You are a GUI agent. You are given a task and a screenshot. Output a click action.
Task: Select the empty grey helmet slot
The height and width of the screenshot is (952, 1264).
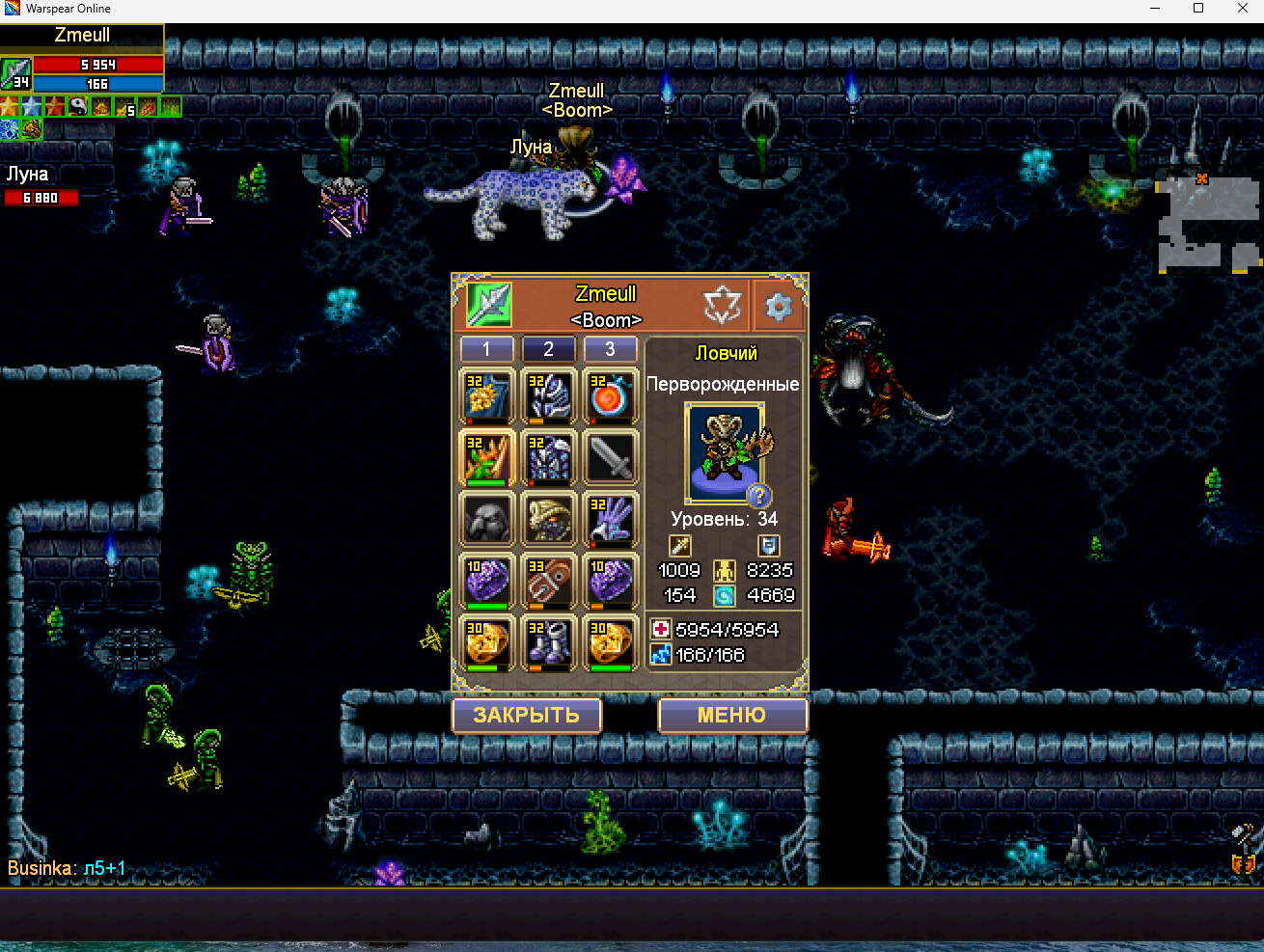(487, 519)
